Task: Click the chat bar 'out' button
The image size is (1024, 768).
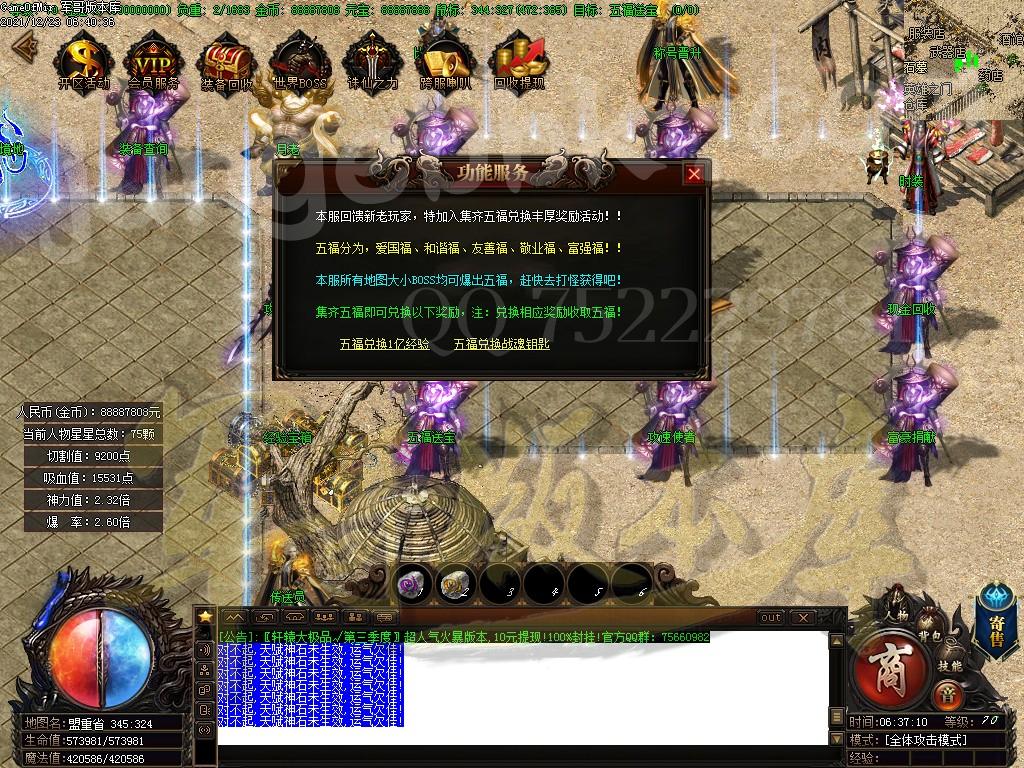Action: coord(770,617)
